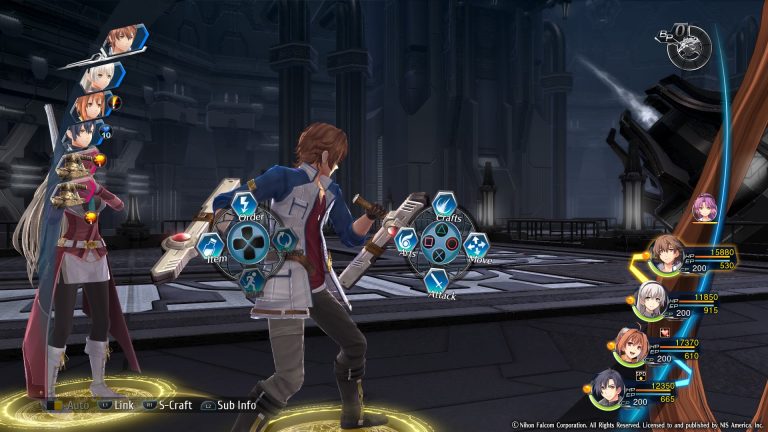Select the circular arrows swap command
This screenshot has width=768, height=432.
[x=285, y=241]
